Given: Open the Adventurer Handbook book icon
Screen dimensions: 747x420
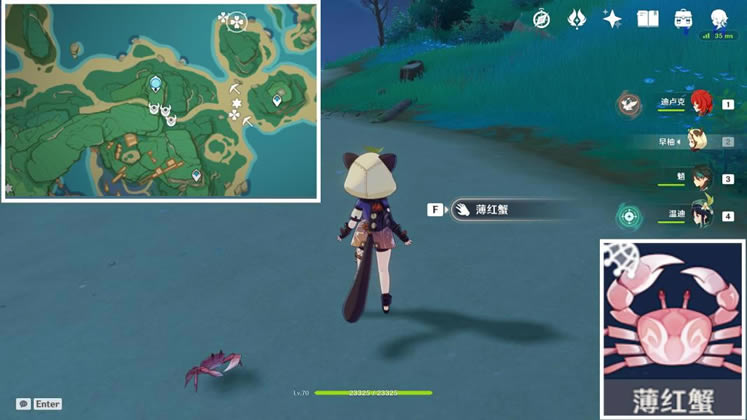Looking at the screenshot, I should 648,19.
